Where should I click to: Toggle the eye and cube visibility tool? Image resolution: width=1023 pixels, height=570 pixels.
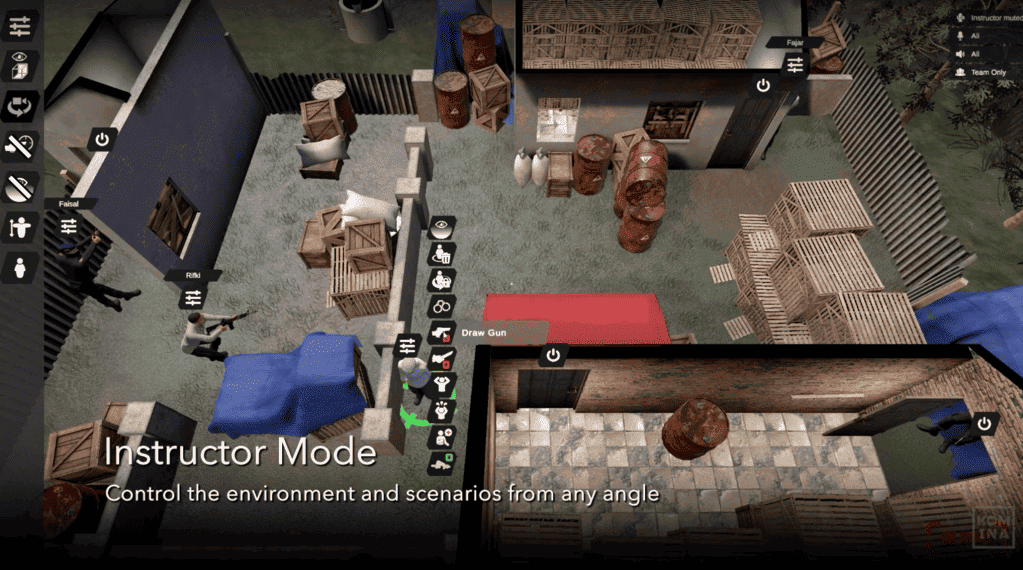pos(21,66)
